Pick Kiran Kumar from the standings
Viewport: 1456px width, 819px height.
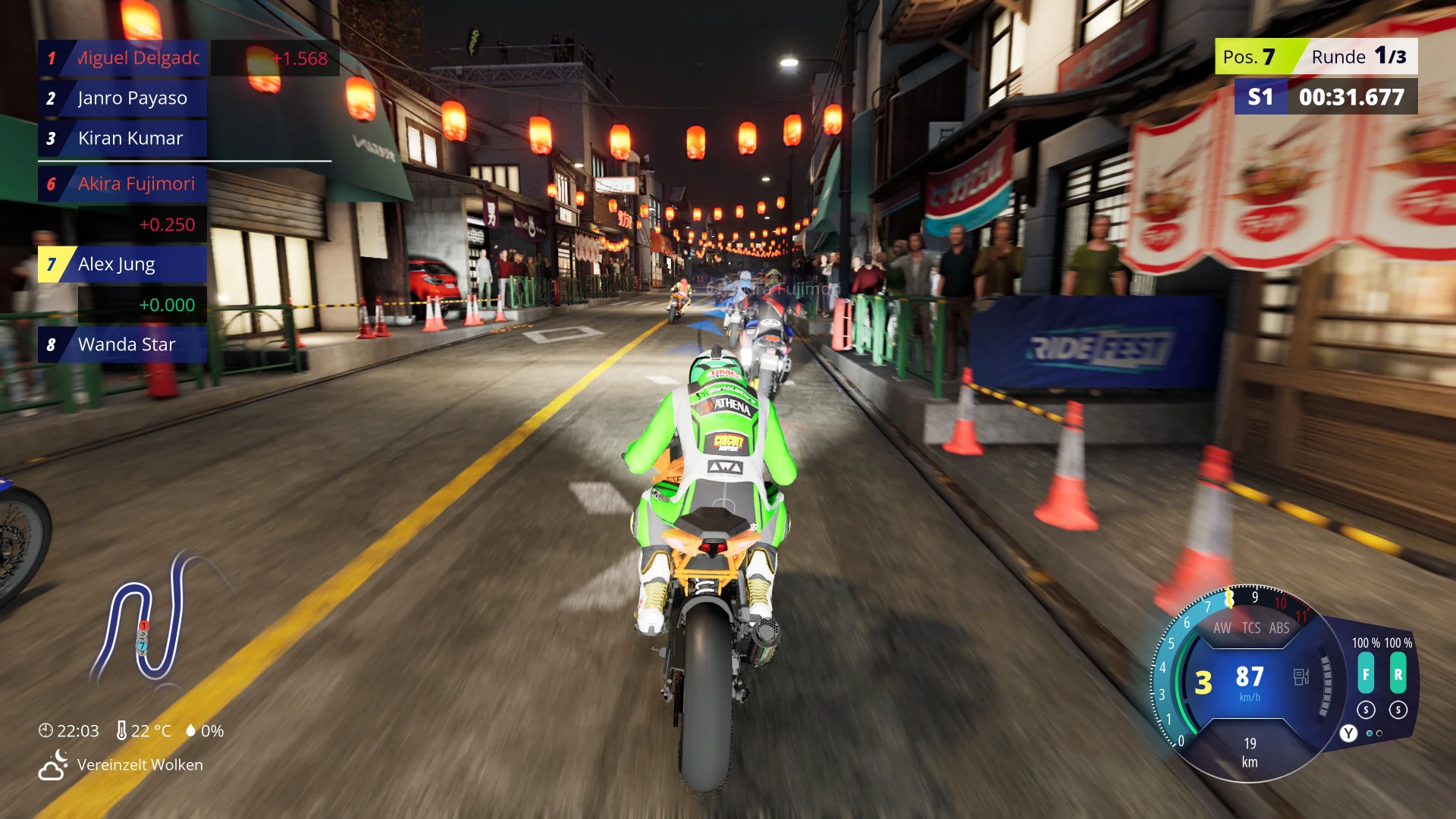(123, 139)
